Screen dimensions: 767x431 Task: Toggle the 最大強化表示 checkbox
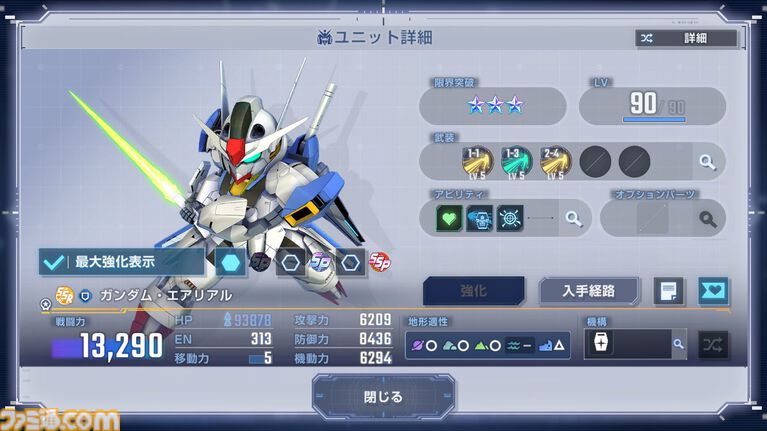53,262
